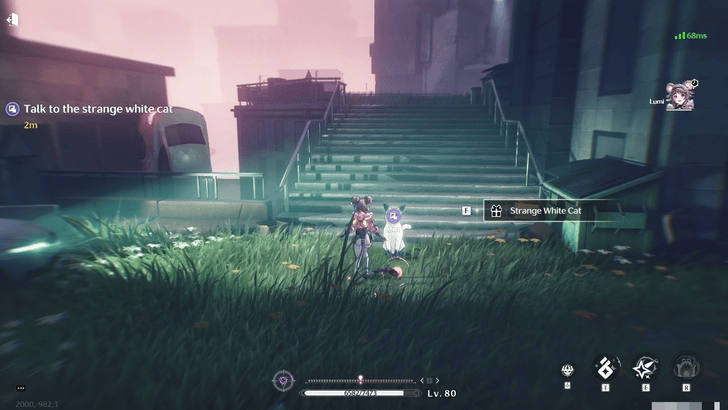Click the purple triangular emblem beside the health bar

click(285, 381)
